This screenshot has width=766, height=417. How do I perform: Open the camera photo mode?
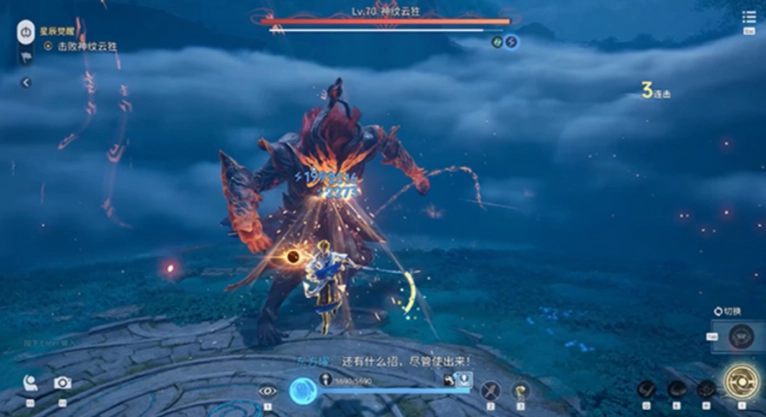point(62,383)
